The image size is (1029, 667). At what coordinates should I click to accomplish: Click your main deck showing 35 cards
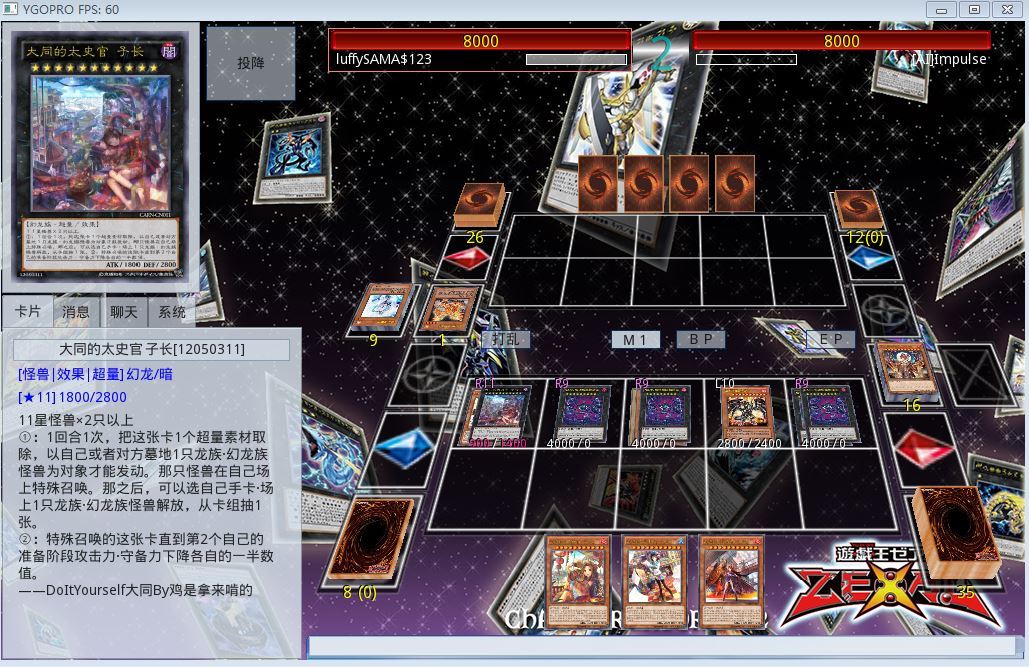[x=953, y=532]
